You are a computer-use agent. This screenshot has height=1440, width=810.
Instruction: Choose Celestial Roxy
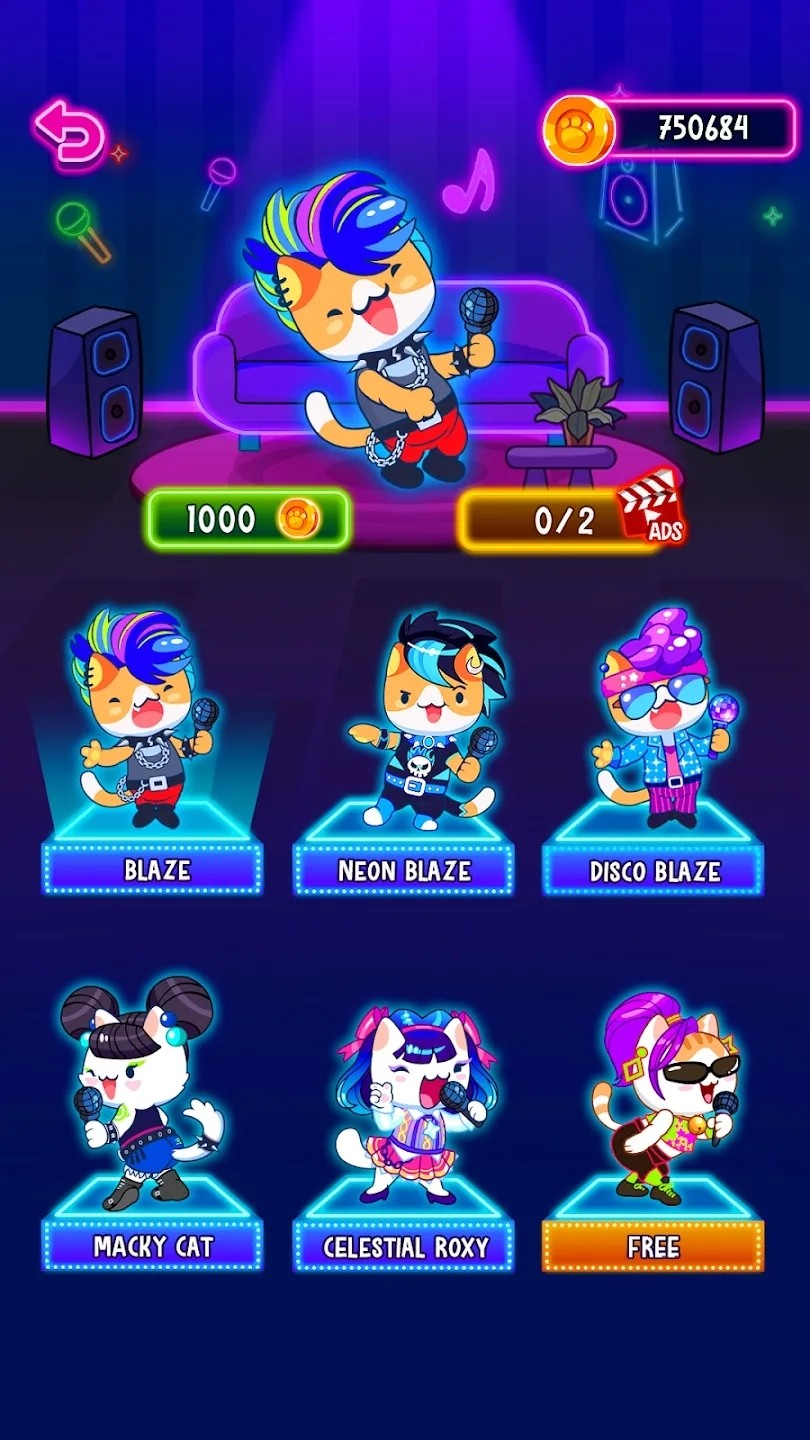tap(403, 1125)
